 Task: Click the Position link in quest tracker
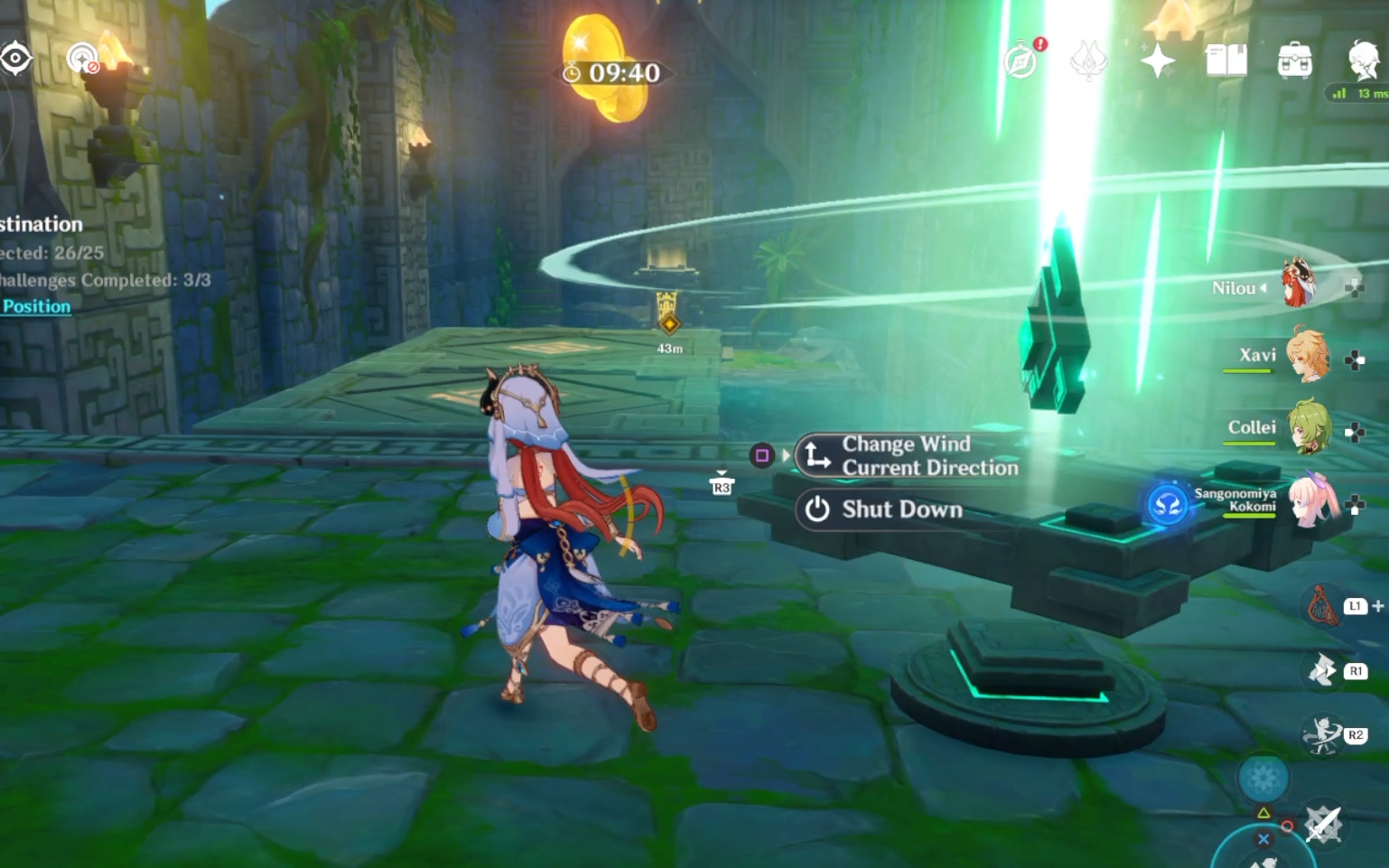click(36, 306)
